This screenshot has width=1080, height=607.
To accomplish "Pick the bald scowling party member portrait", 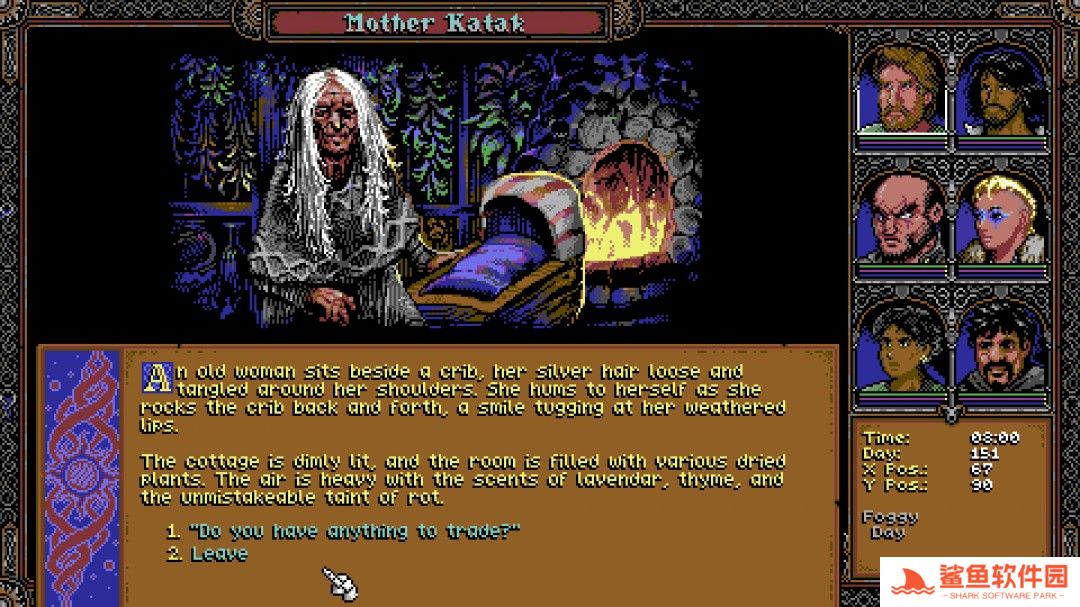I will click(x=900, y=220).
